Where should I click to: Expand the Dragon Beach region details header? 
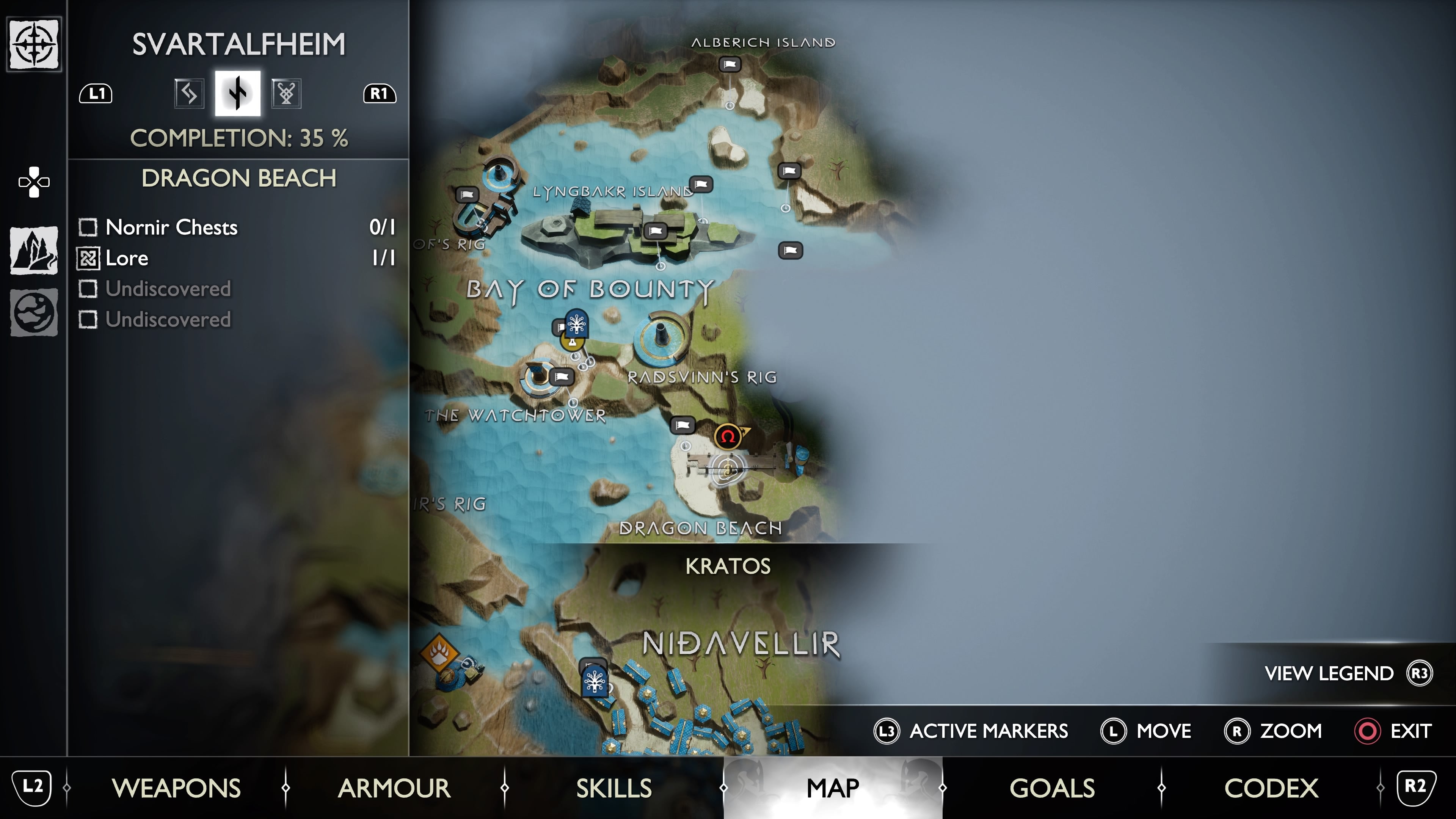238,179
